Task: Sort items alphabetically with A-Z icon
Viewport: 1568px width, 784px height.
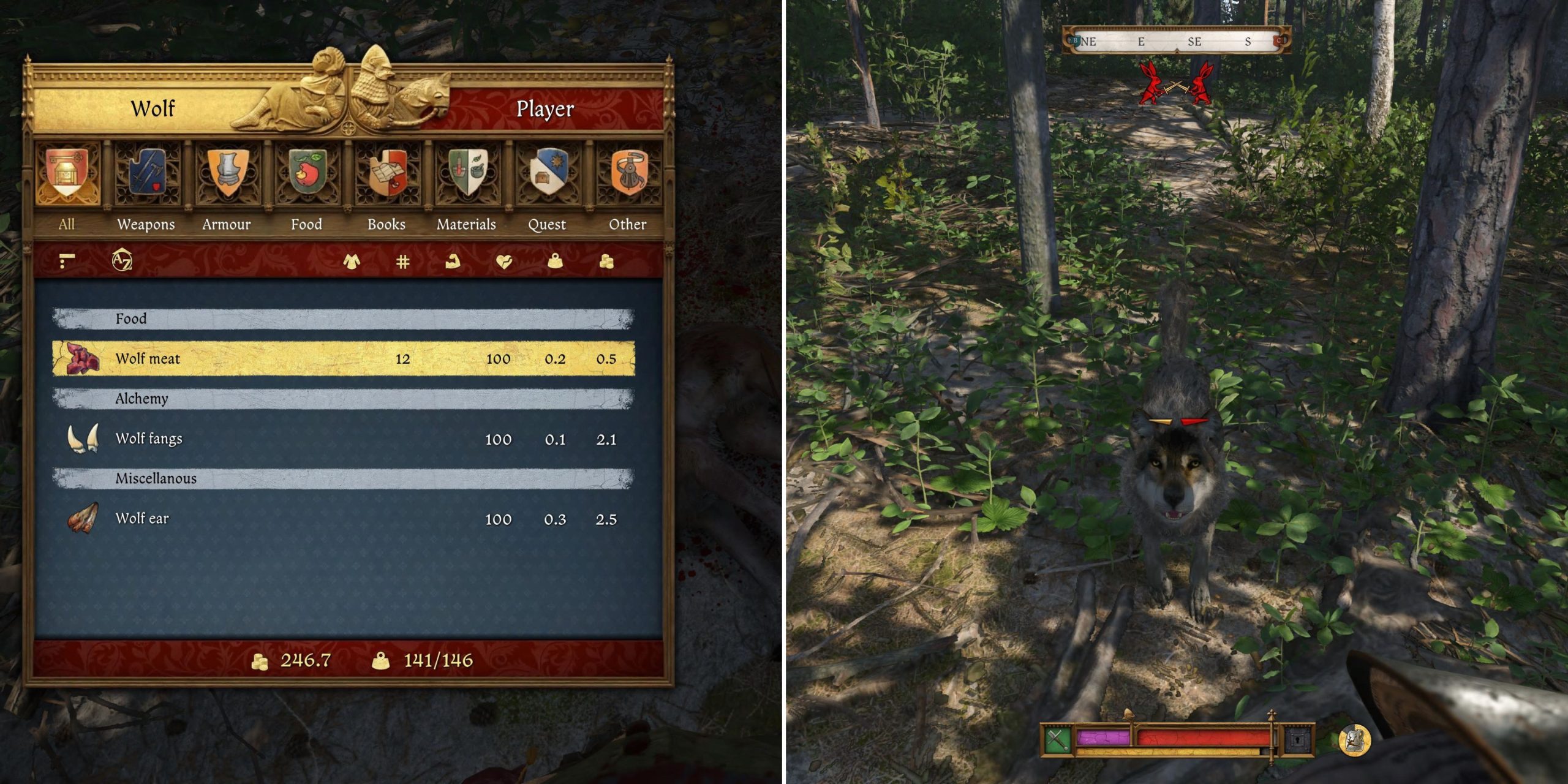Action: [x=122, y=261]
